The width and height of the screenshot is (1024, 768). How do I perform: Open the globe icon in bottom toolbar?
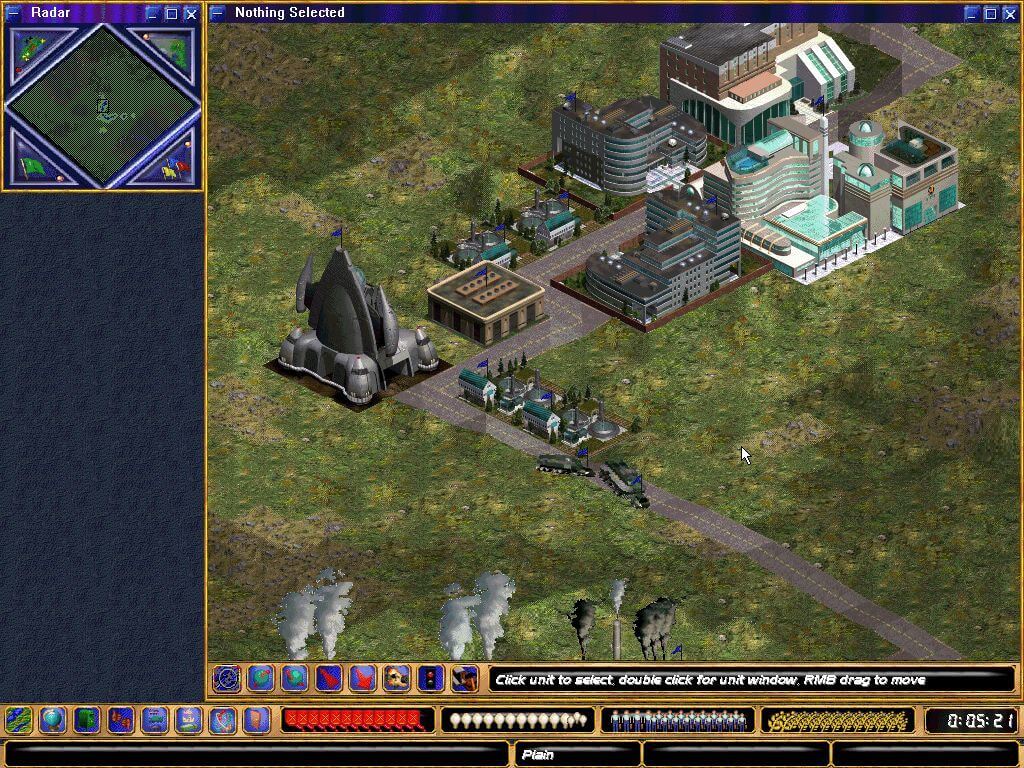coord(52,720)
